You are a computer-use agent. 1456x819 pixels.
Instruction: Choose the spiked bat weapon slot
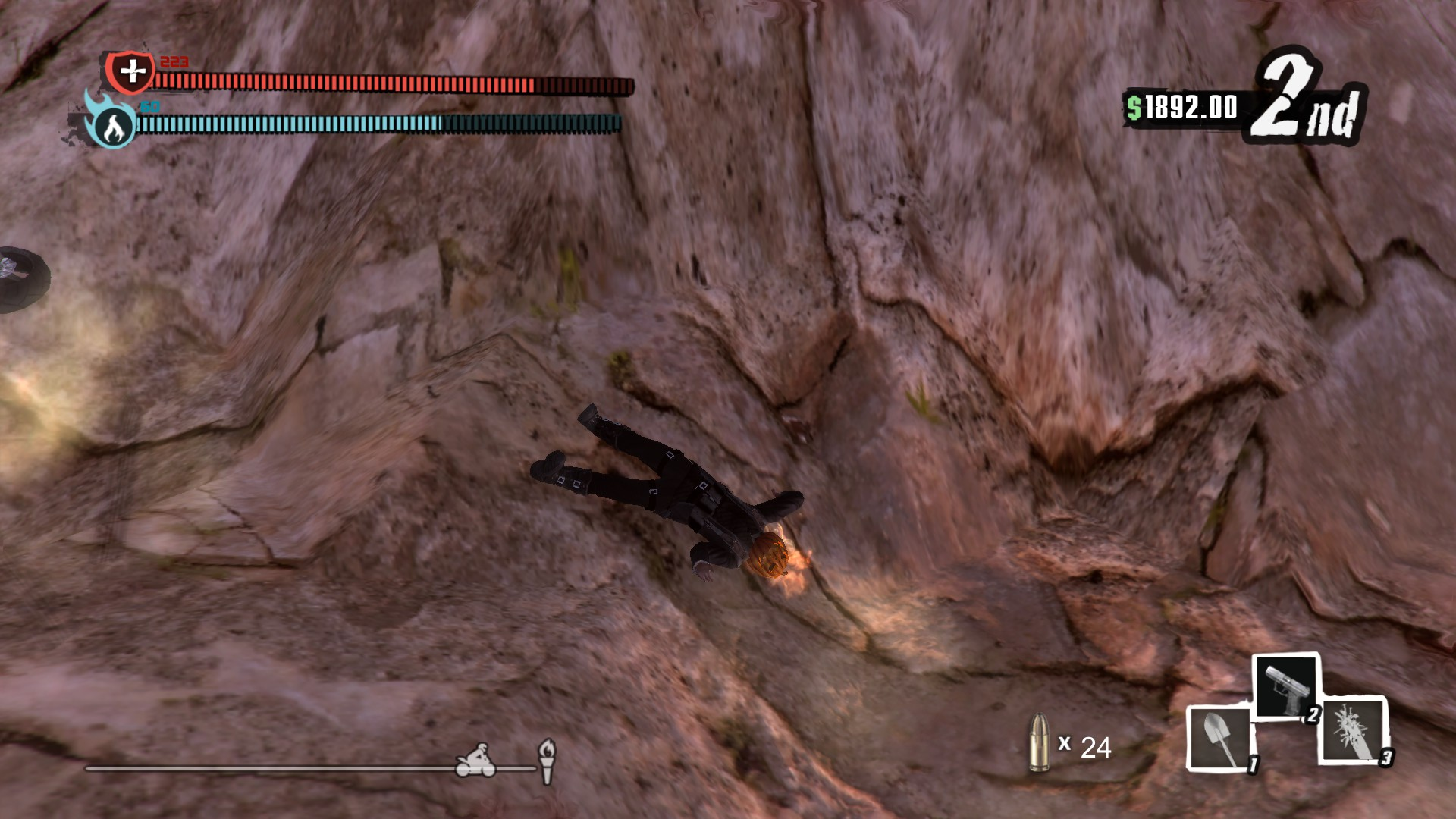pyautogui.click(x=1354, y=730)
